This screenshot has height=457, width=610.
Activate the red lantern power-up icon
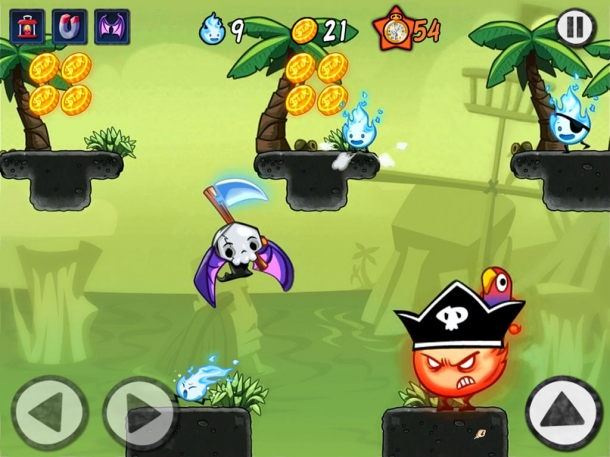coord(27,26)
